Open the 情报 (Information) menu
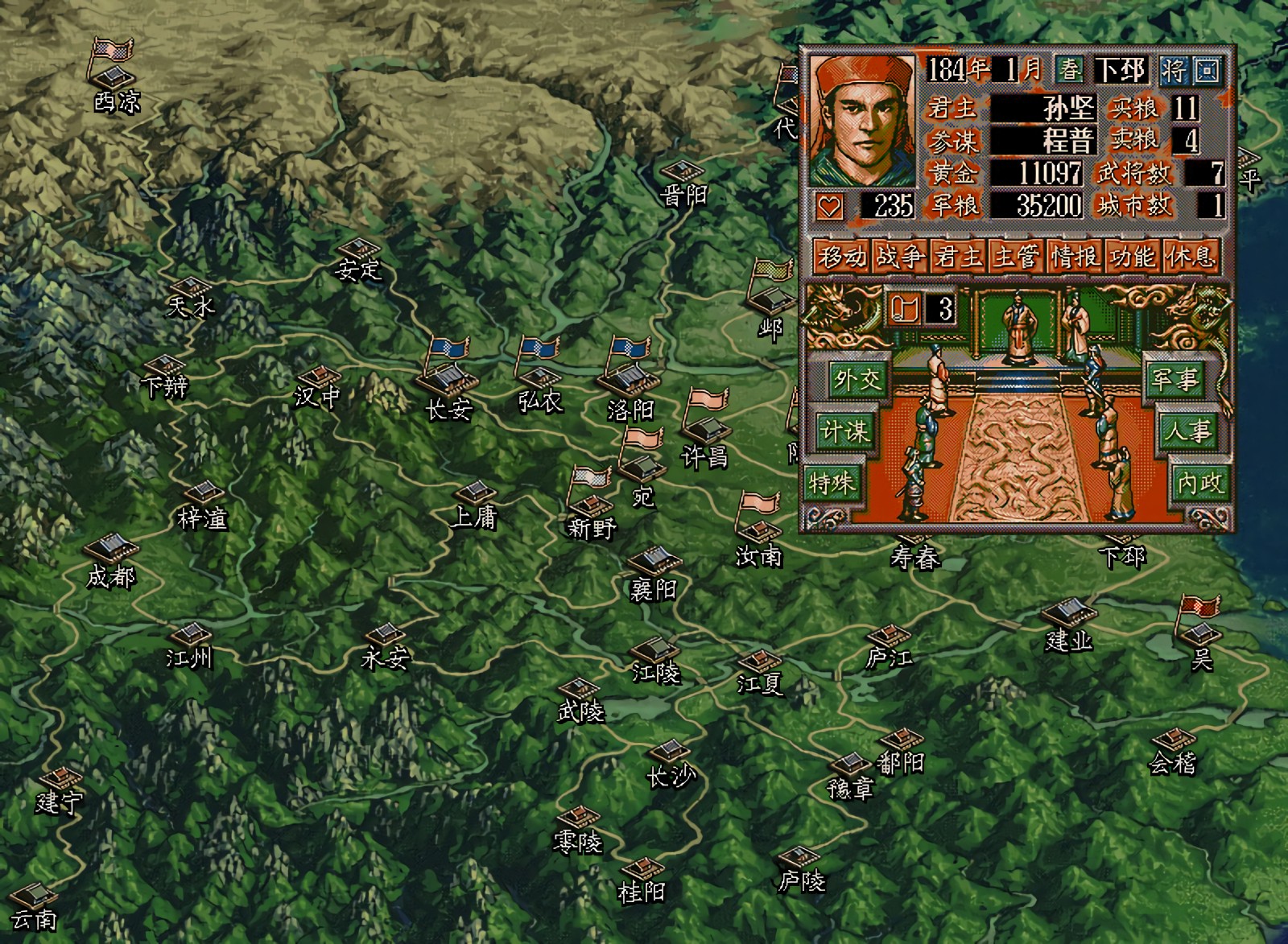Image resolution: width=1288 pixels, height=944 pixels. [x=1074, y=257]
